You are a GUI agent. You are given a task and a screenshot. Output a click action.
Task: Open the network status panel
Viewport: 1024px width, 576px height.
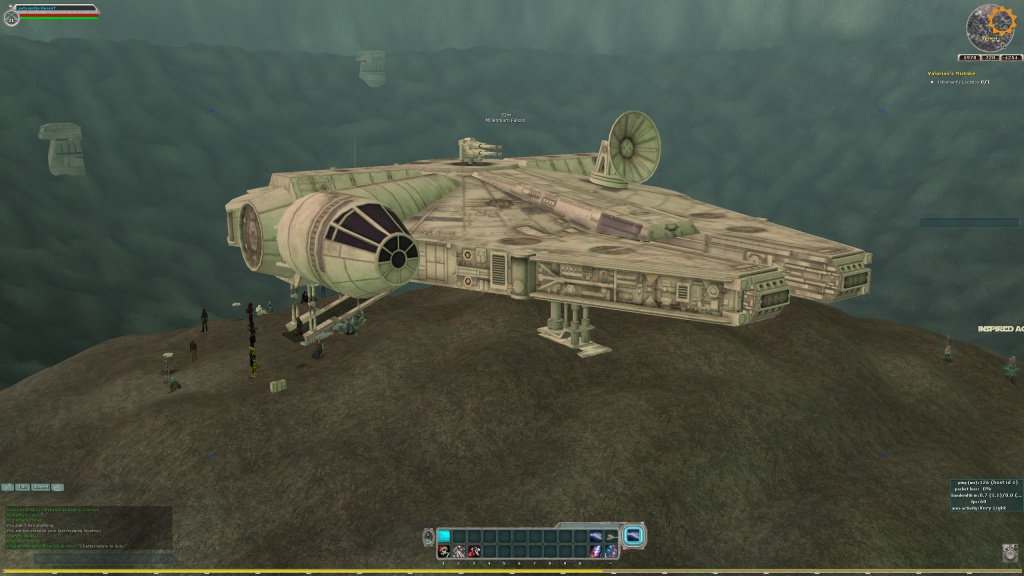pyautogui.click(x=985, y=495)
